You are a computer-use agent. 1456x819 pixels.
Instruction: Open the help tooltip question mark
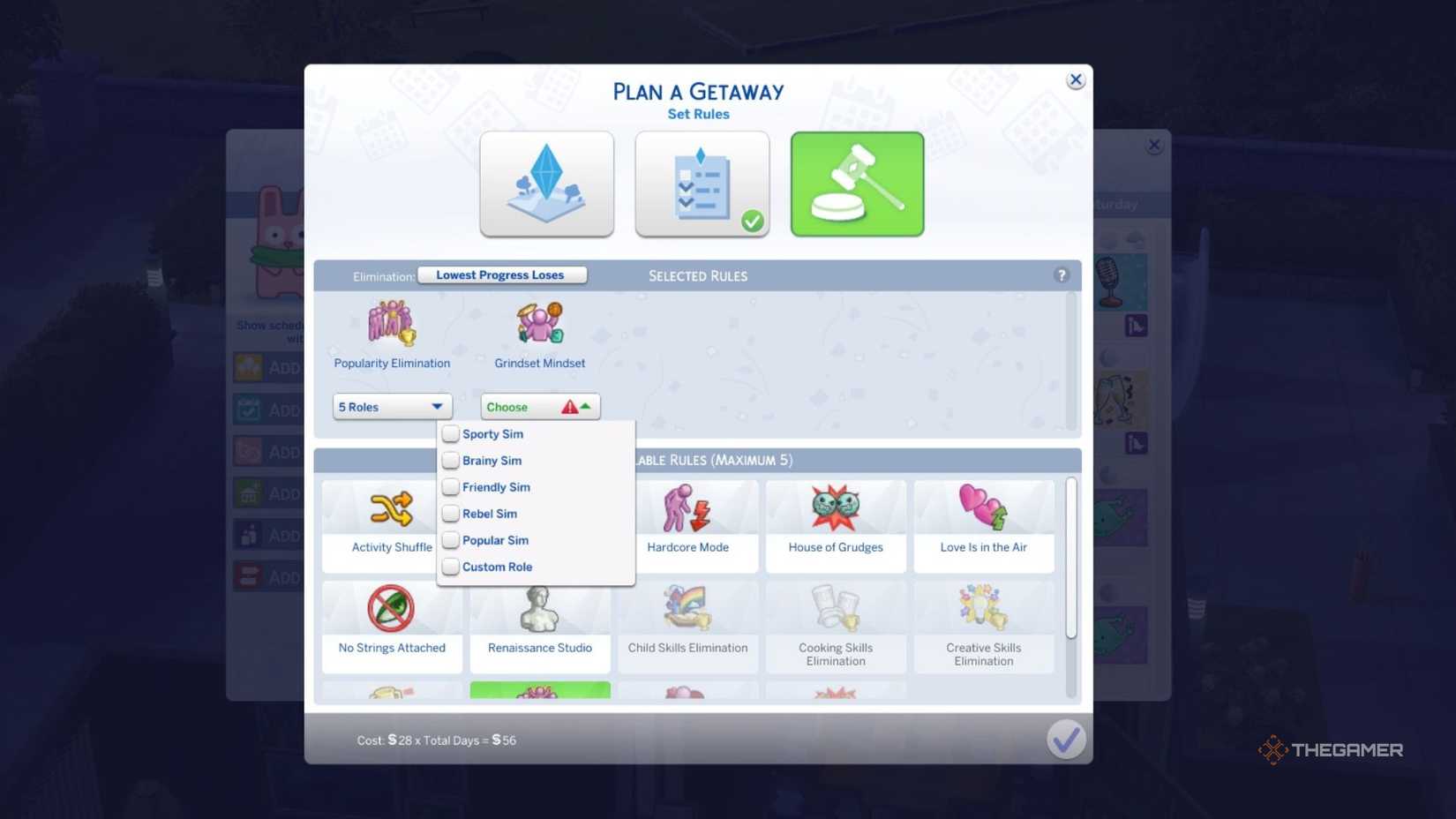(1061, 274)
